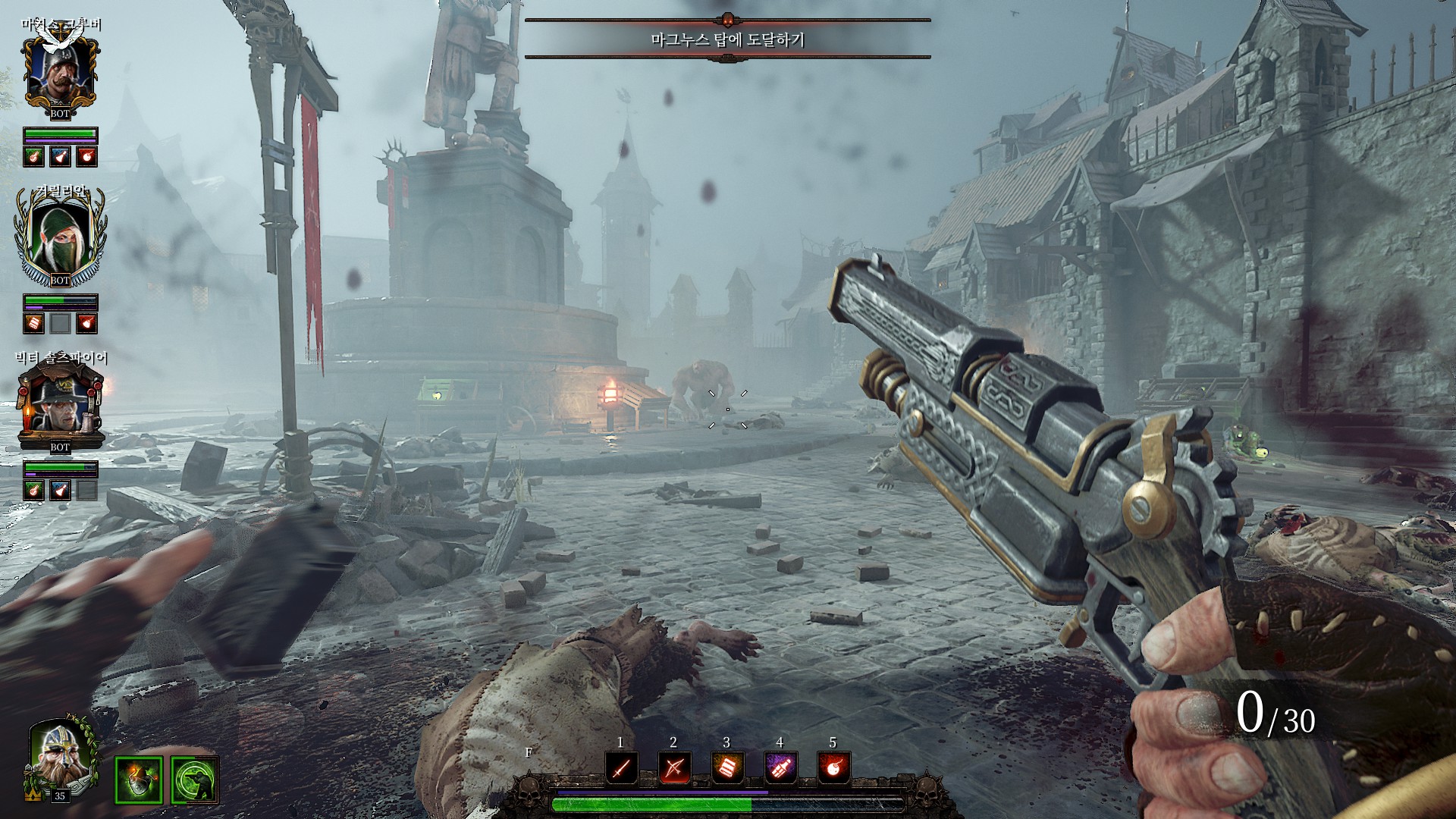Click the grenade flask buff icon
This screenshot has height=819, width=1456.
tap(139, 780)
